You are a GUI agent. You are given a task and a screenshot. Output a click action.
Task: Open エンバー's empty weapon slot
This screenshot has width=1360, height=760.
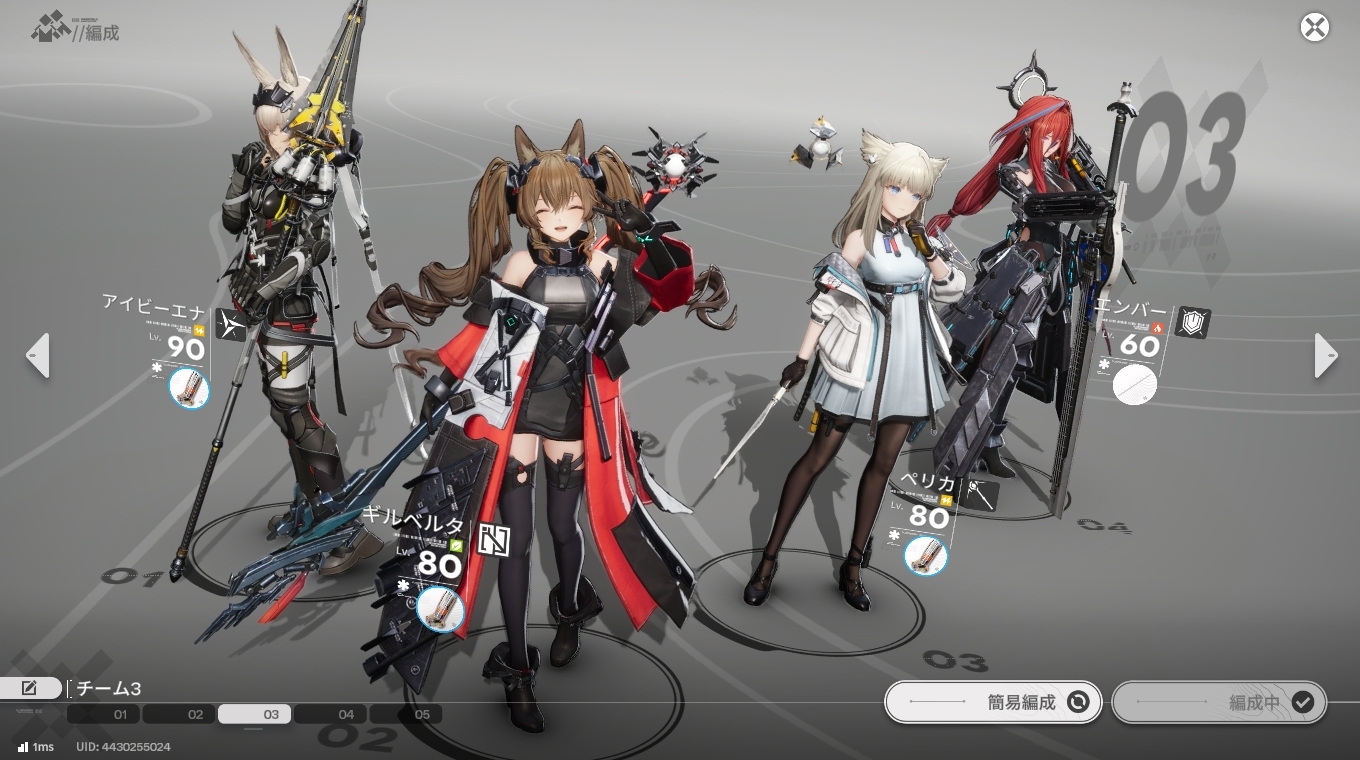coord(1134,384)
